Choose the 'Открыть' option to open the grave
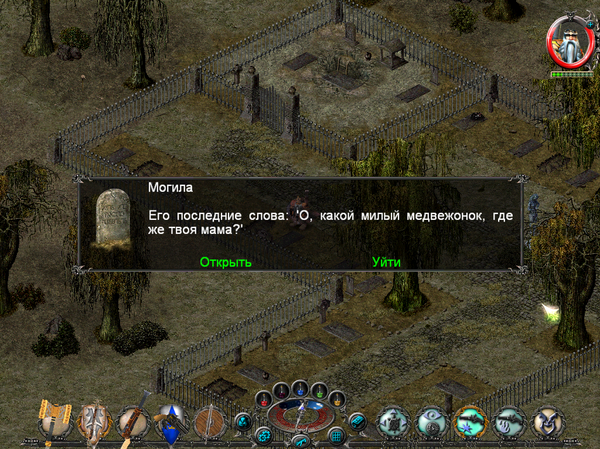 pyautogui.click(x=225, y=262)
